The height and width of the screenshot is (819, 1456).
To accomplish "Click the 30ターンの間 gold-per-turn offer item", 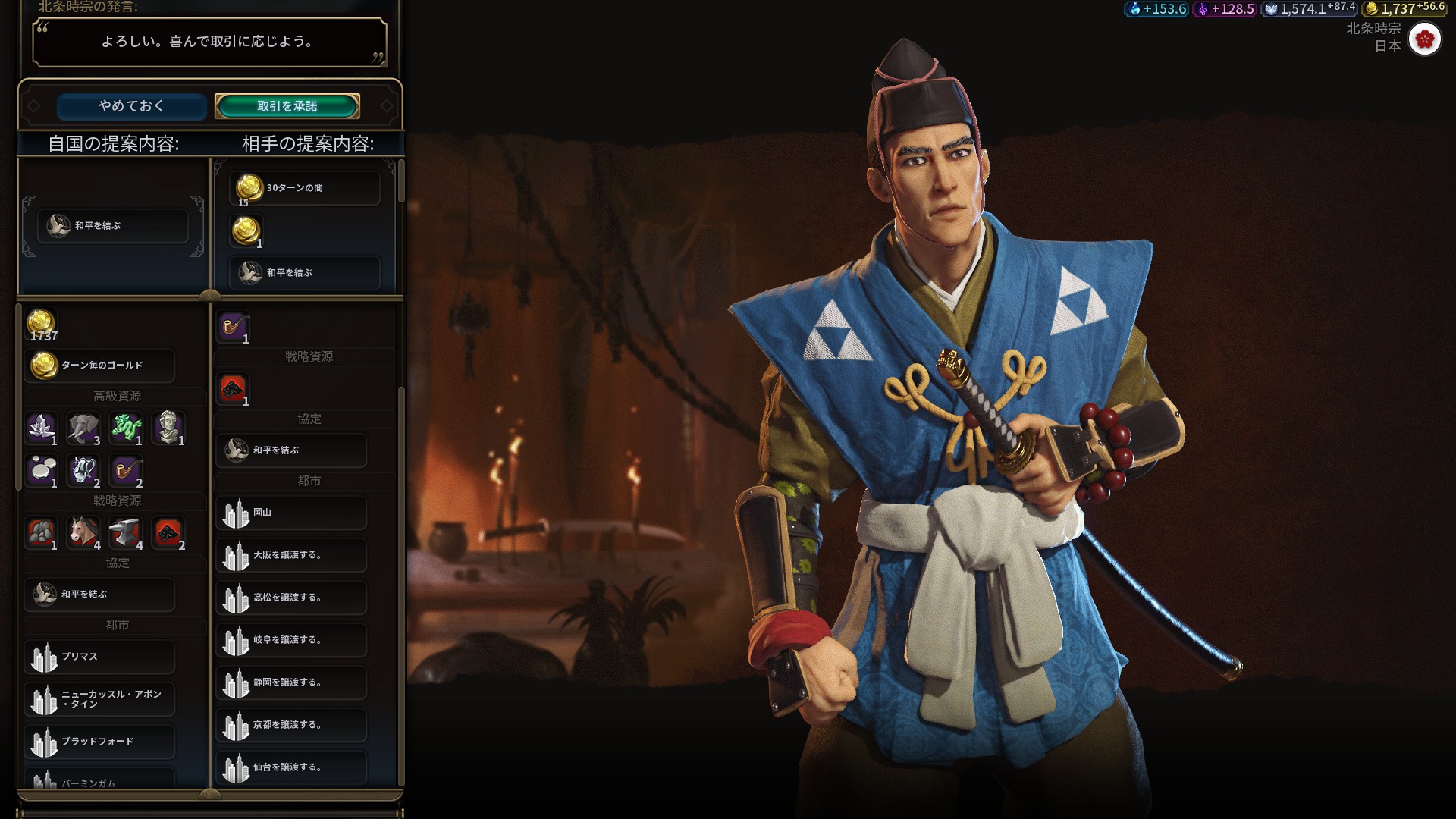I will pos(304,188).
